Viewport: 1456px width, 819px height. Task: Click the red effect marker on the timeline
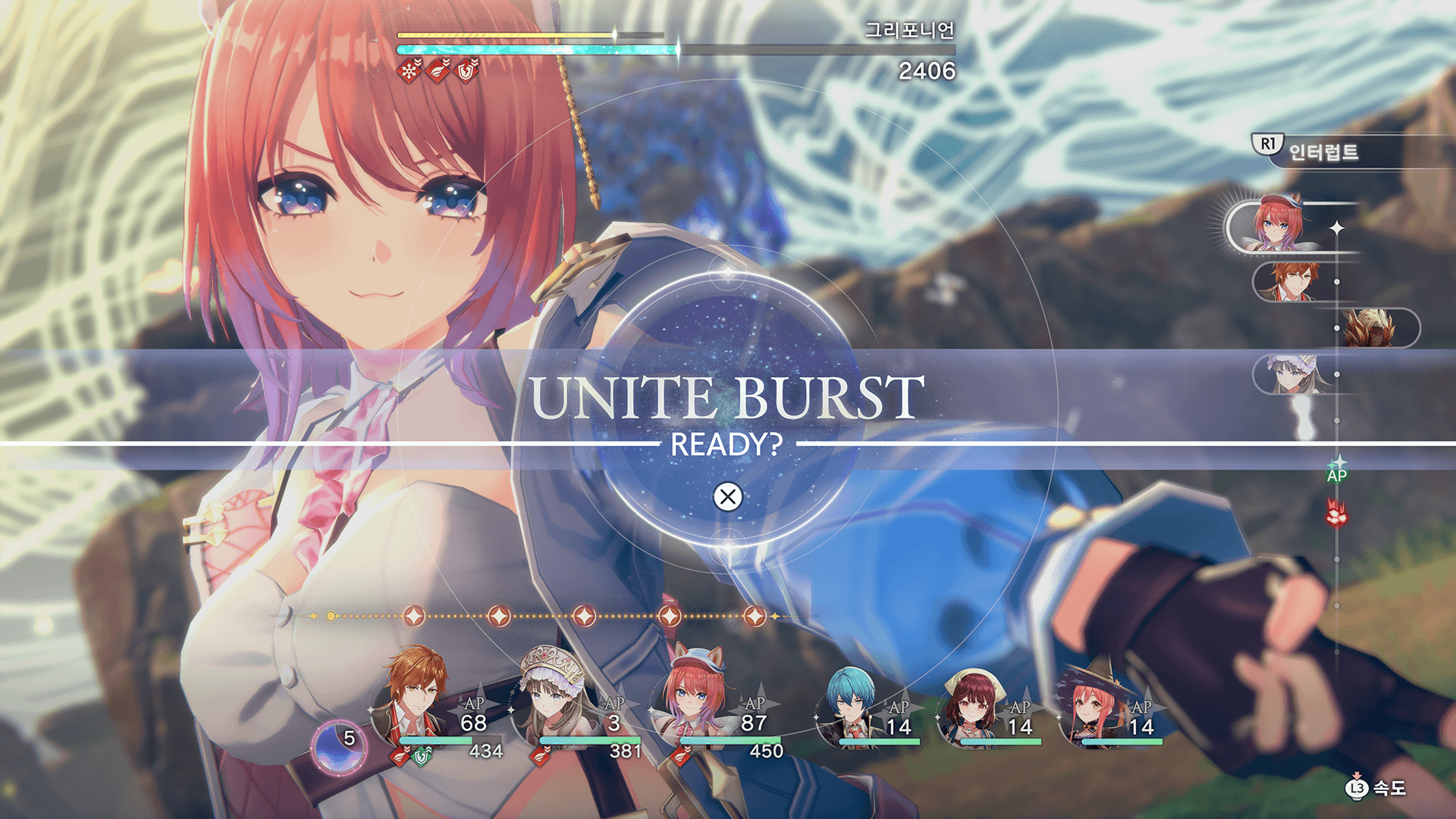pyautogui.click(x=1336, y=514)
